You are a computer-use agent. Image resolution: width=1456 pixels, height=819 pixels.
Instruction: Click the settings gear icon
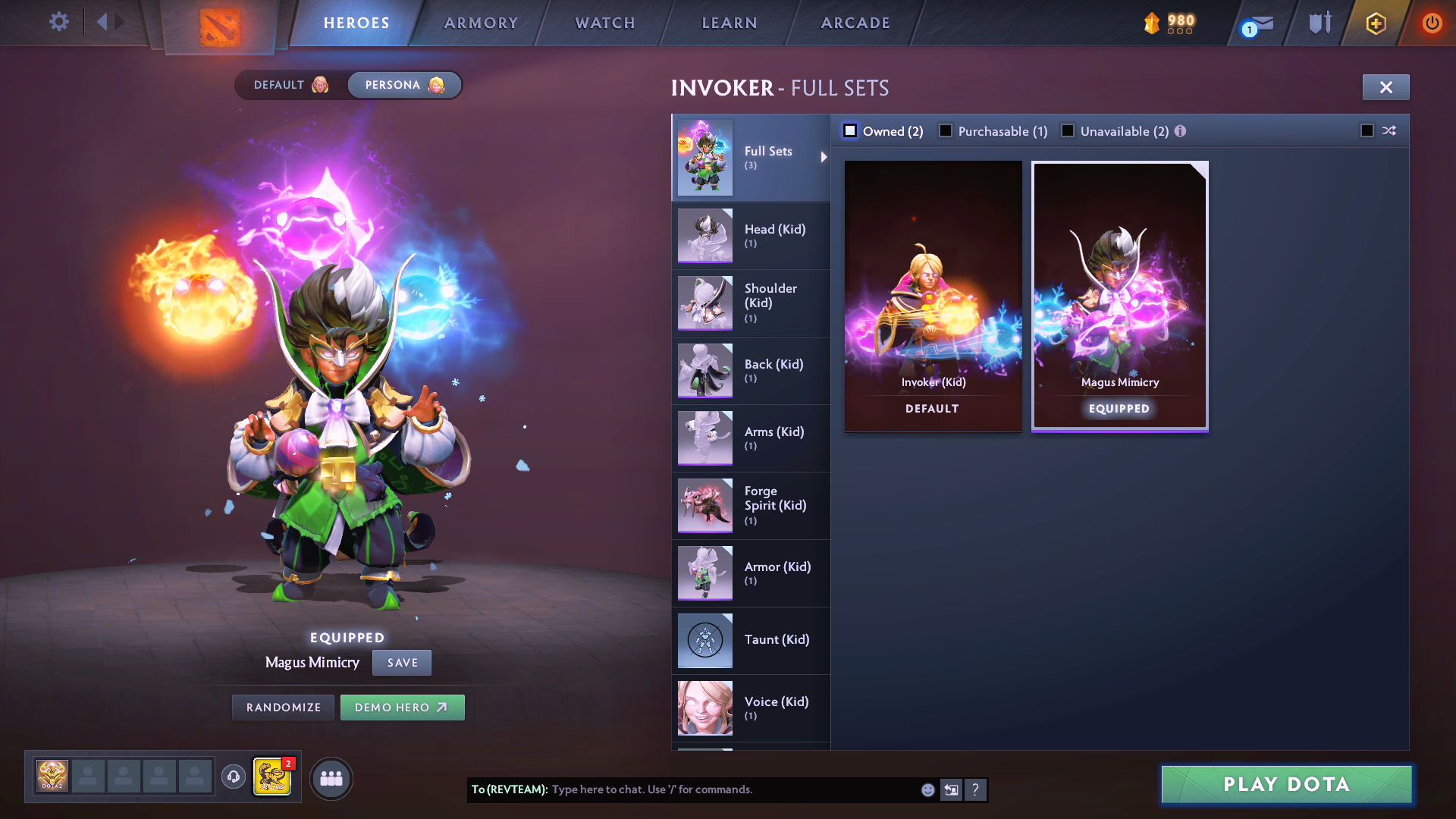click(x=58, y=22)
